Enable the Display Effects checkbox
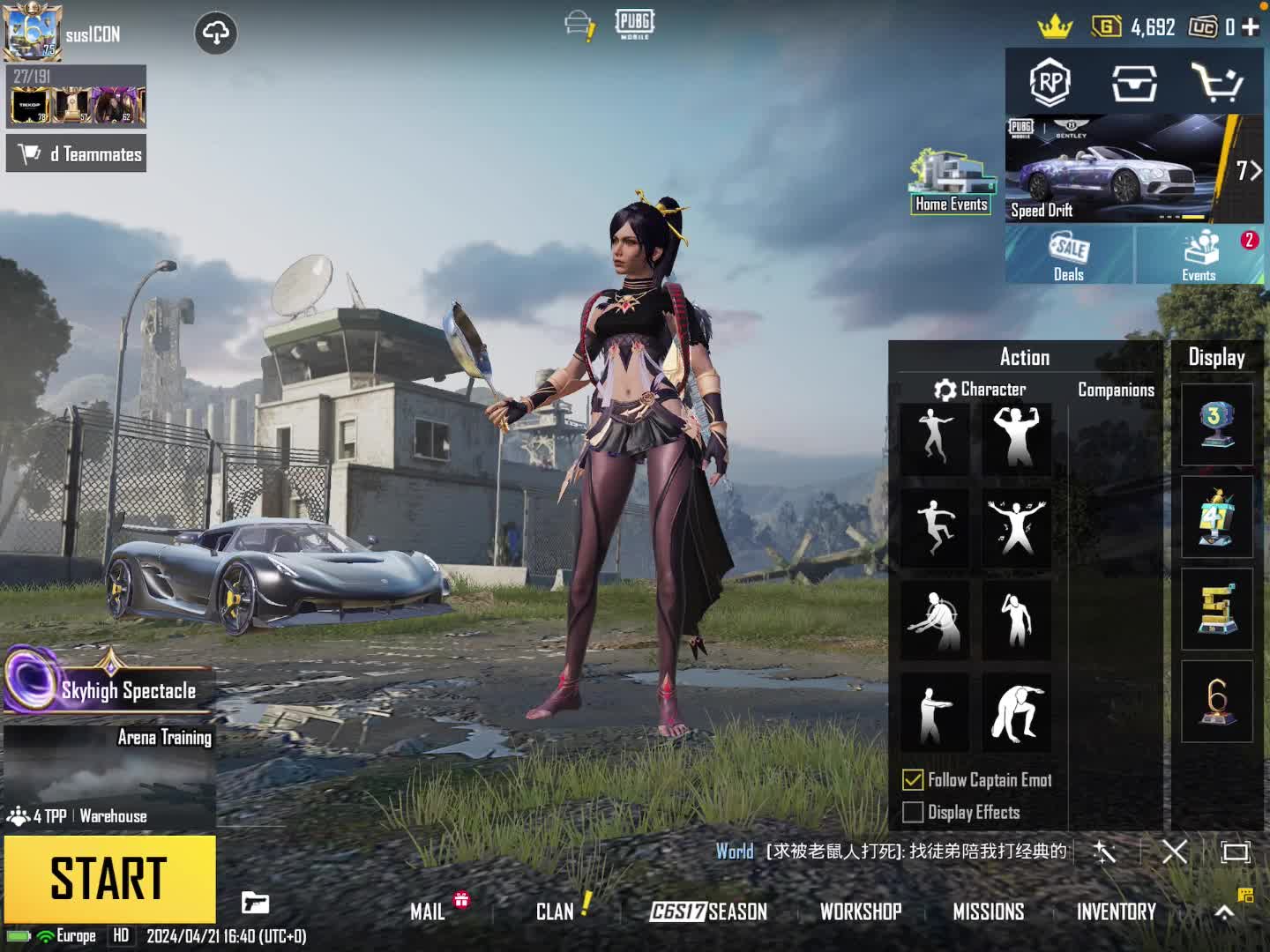 [913, 812]
